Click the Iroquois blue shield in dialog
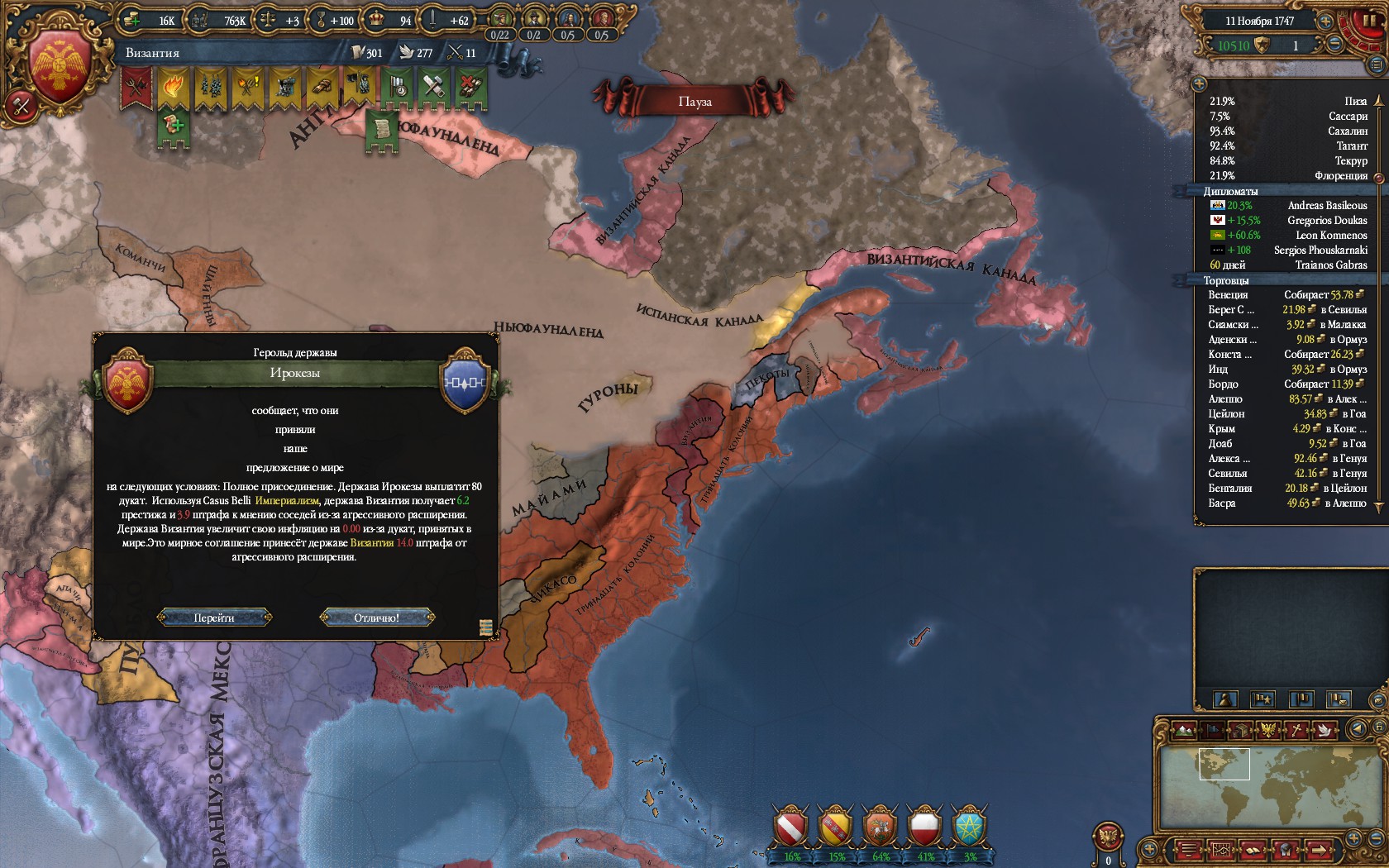 pyautogui.click(x=465, y=382)
